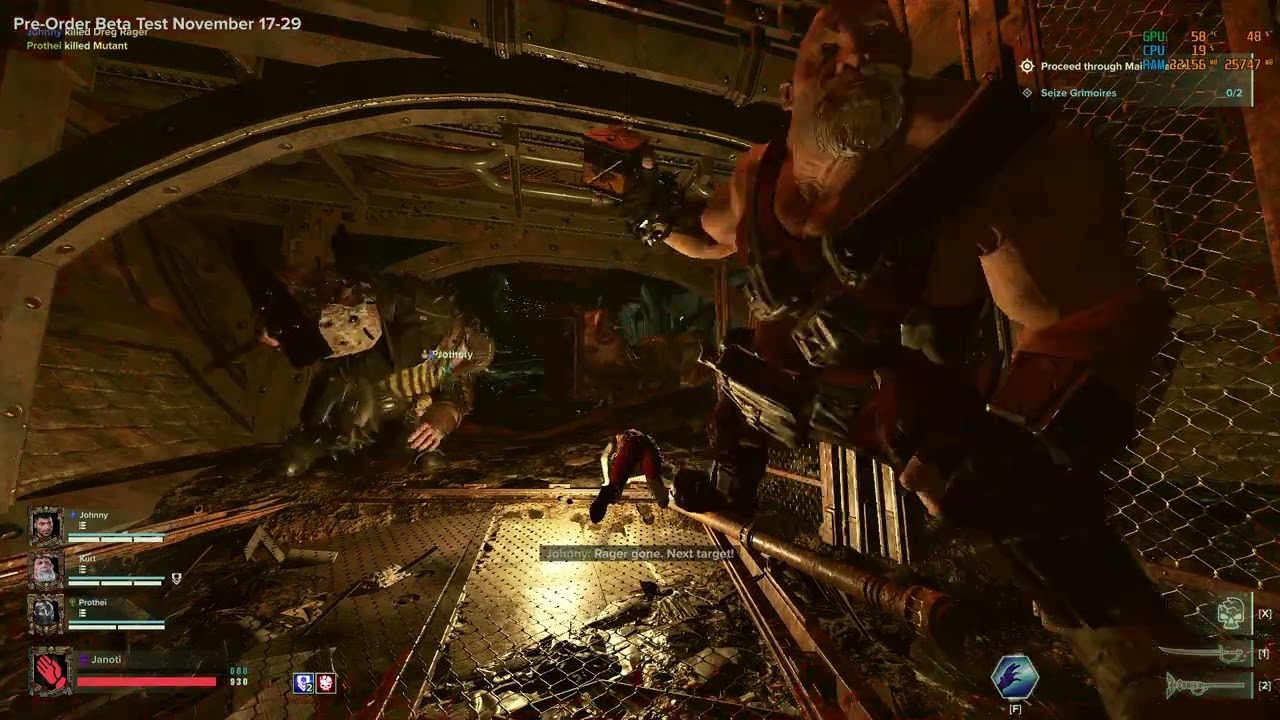Equip the sword in the melee slot
This screenshot has height=720, width=1280.
[1204, 654]
